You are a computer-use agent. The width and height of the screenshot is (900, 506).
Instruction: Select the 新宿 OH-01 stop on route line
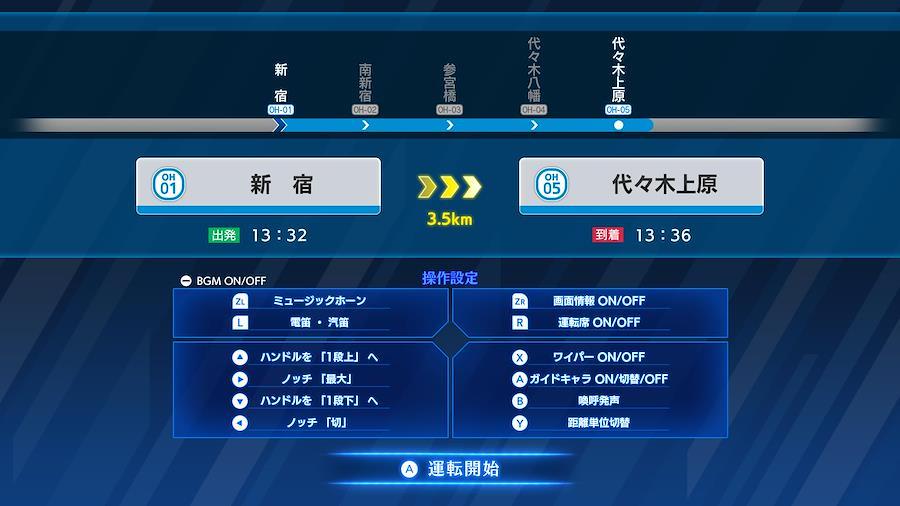pyautogui.click(x=281, y=110)
